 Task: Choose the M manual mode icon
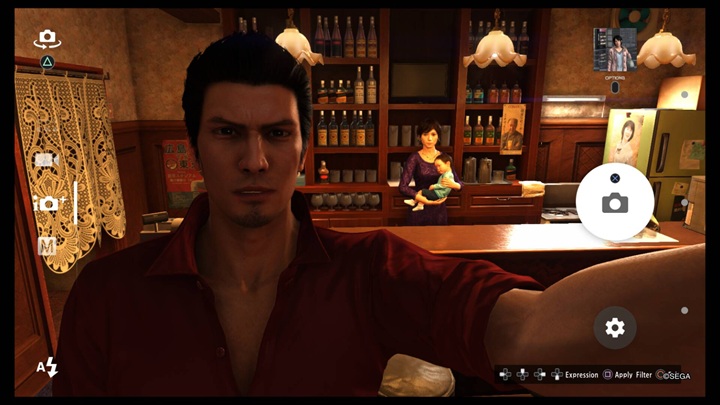click(47, 246)
